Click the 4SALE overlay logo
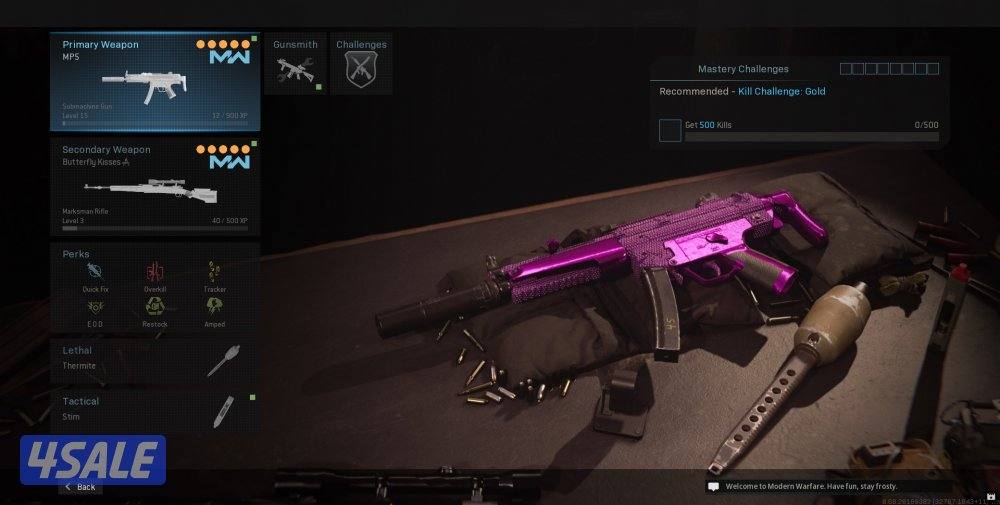This screenshot has height=505, width=1000. click(93, 460)
